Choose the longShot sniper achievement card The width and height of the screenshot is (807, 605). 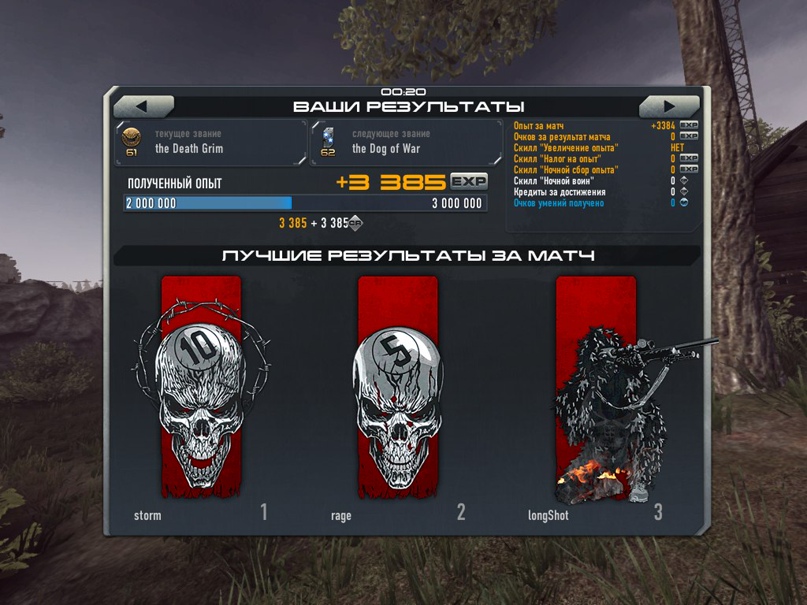(596, 390)
